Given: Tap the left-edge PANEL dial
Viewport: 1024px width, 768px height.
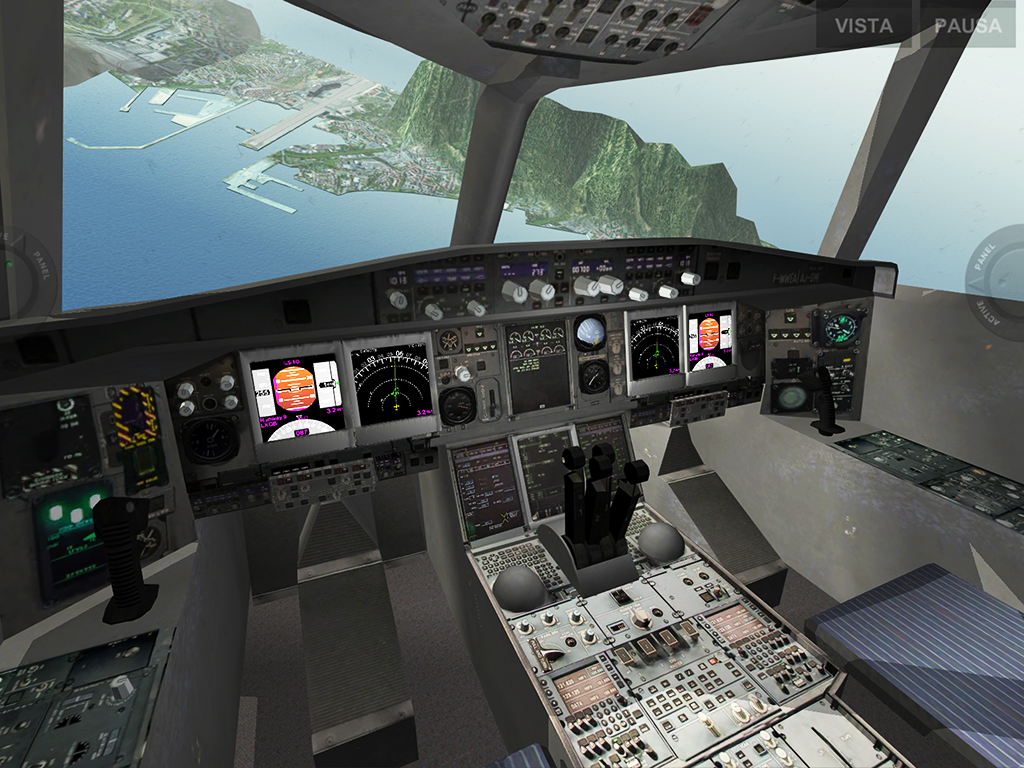Looking at the screenshot, I should click(x=22, y=274).
